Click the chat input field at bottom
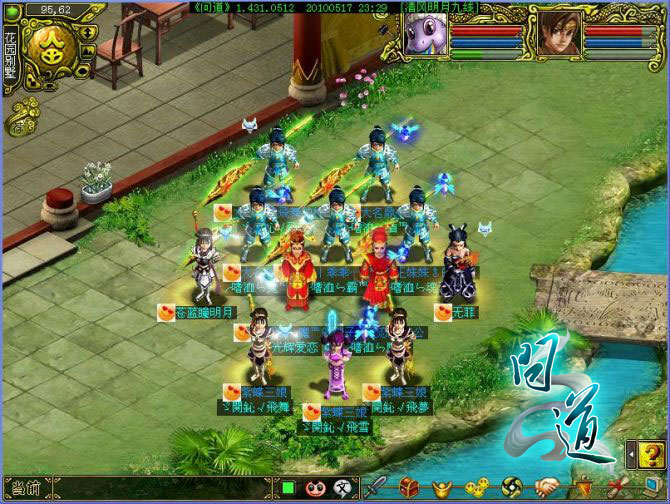The height and width of the screenshot is (504, 670). (x=150, y=488)
